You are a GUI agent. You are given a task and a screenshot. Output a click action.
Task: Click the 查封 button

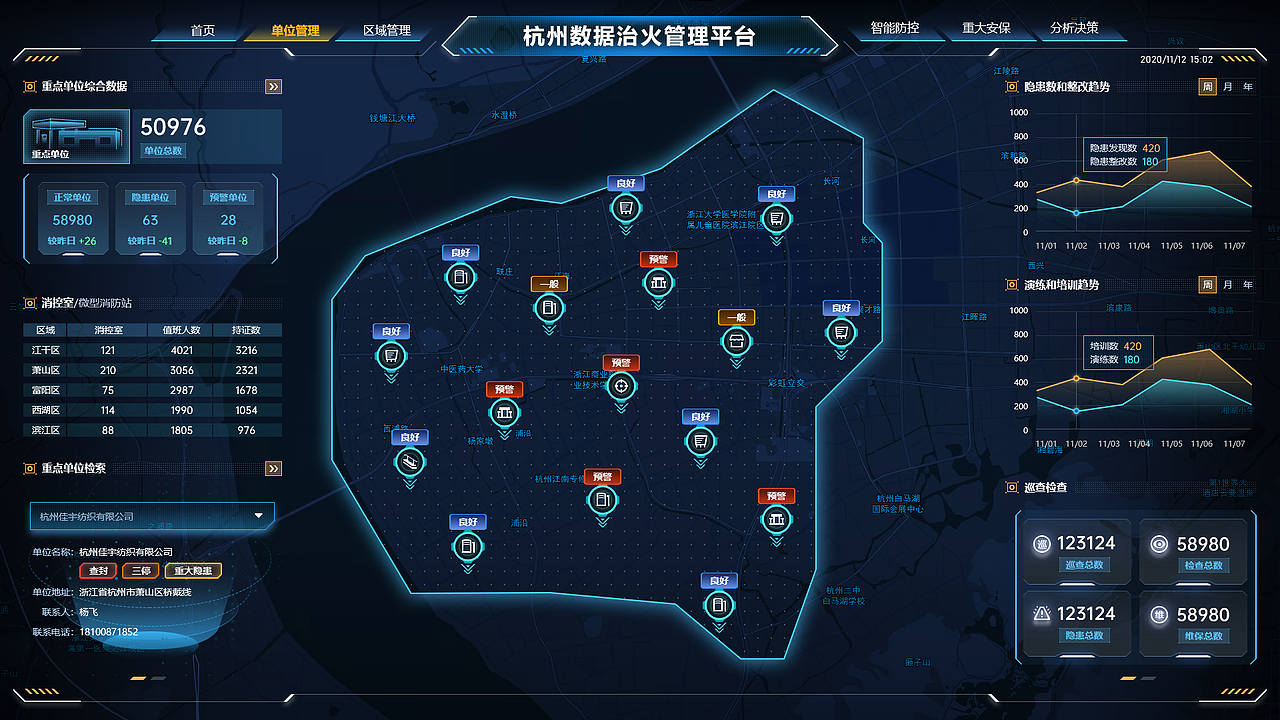click(97, 570)
